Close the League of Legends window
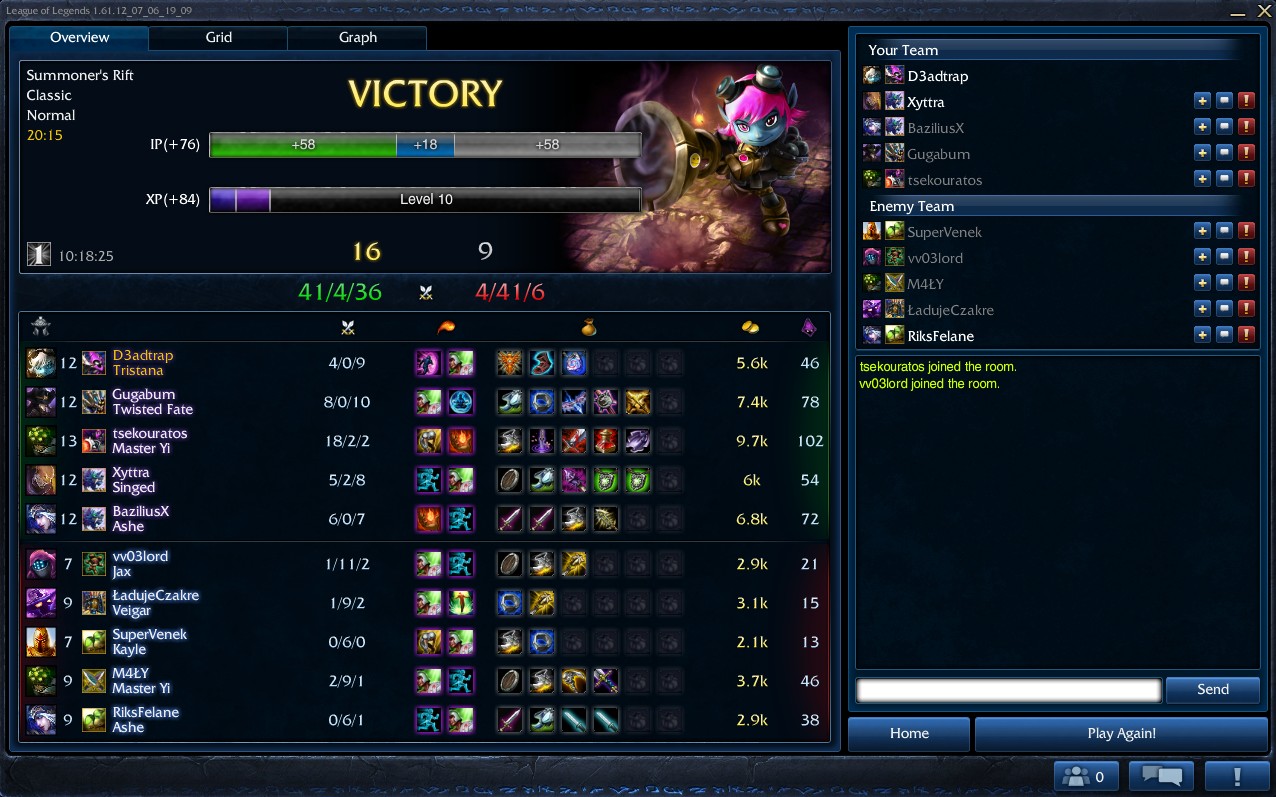Viewport: 1276px width, 797px height. coord(1264,11)
